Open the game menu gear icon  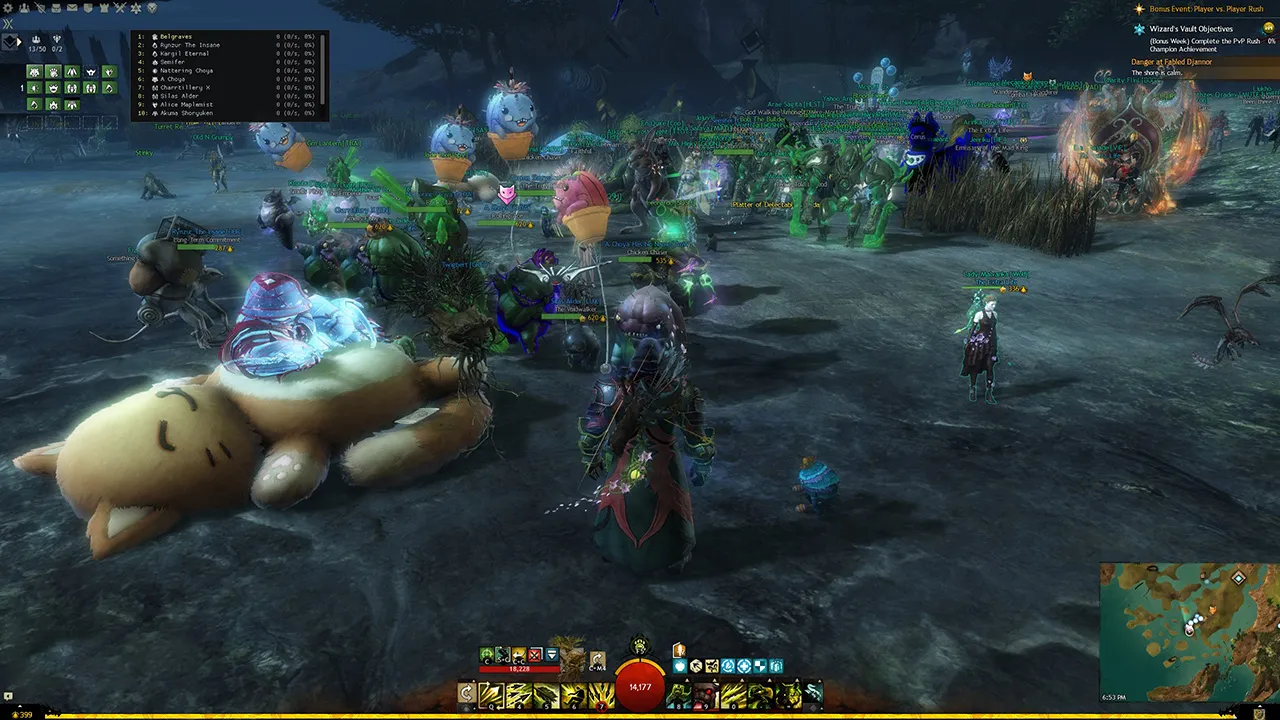tap(7, 7)
